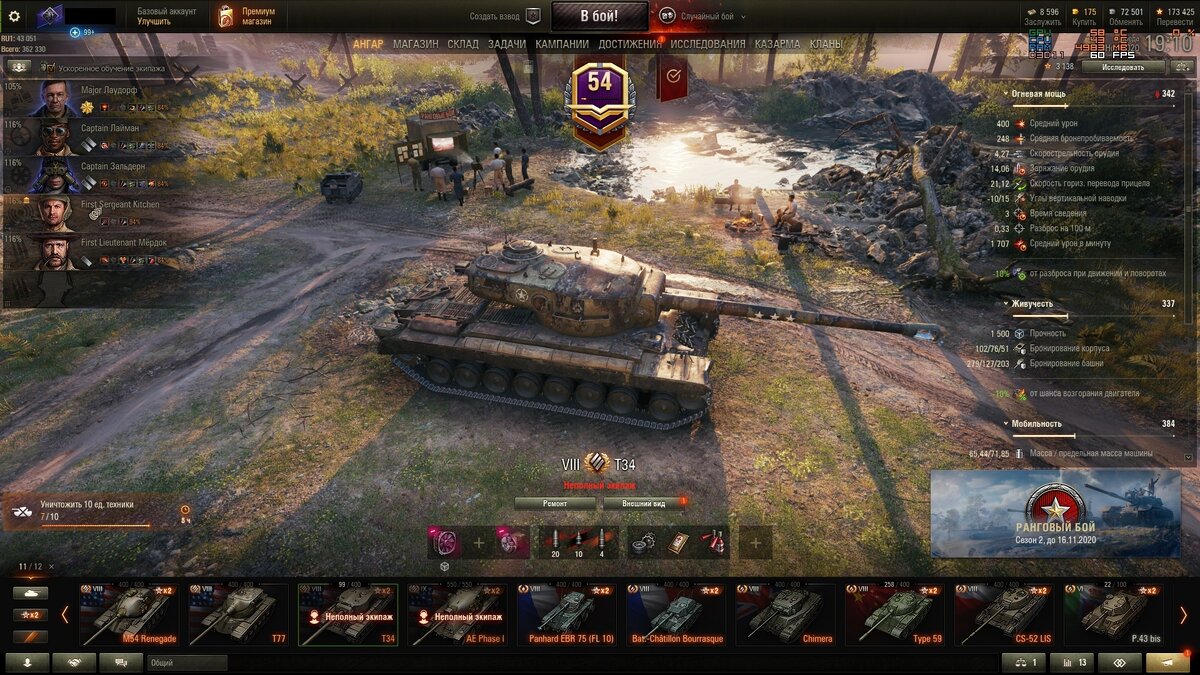The image size is (1200, 675).
Task: Choose the Type 59 tank
Action: pos(895,614)
